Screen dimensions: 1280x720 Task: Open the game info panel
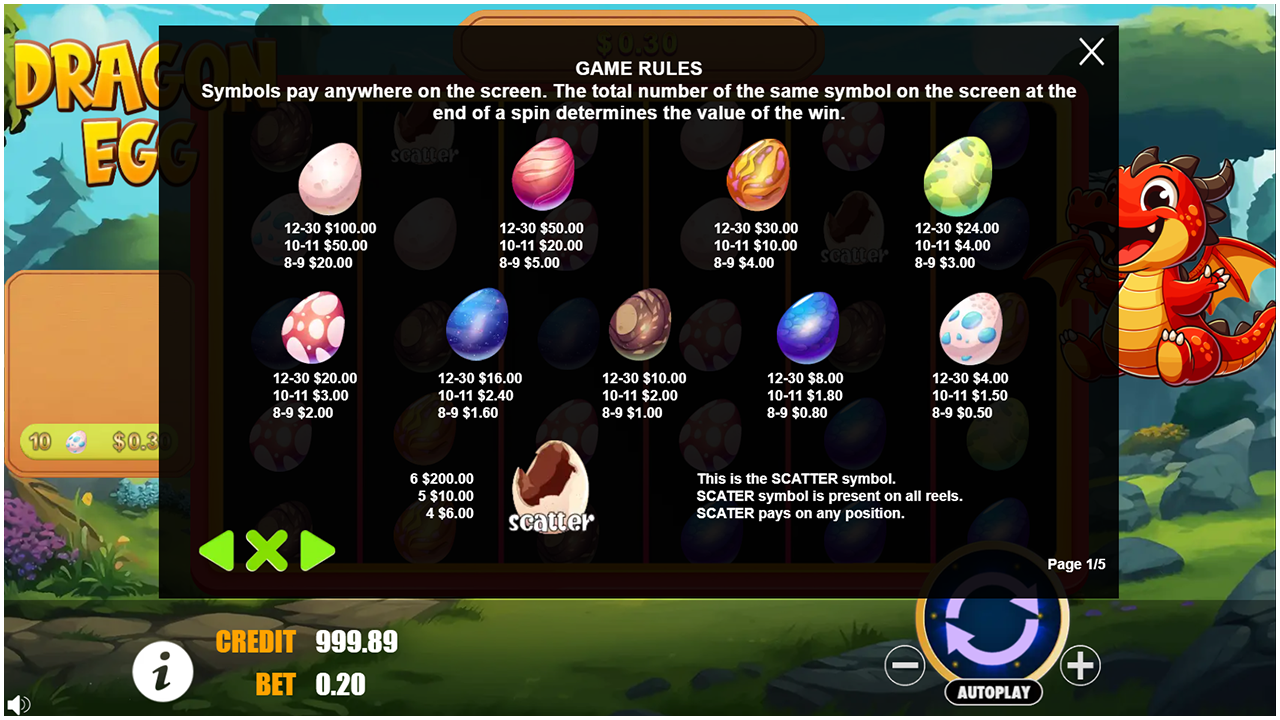click(x=163, y=671)
